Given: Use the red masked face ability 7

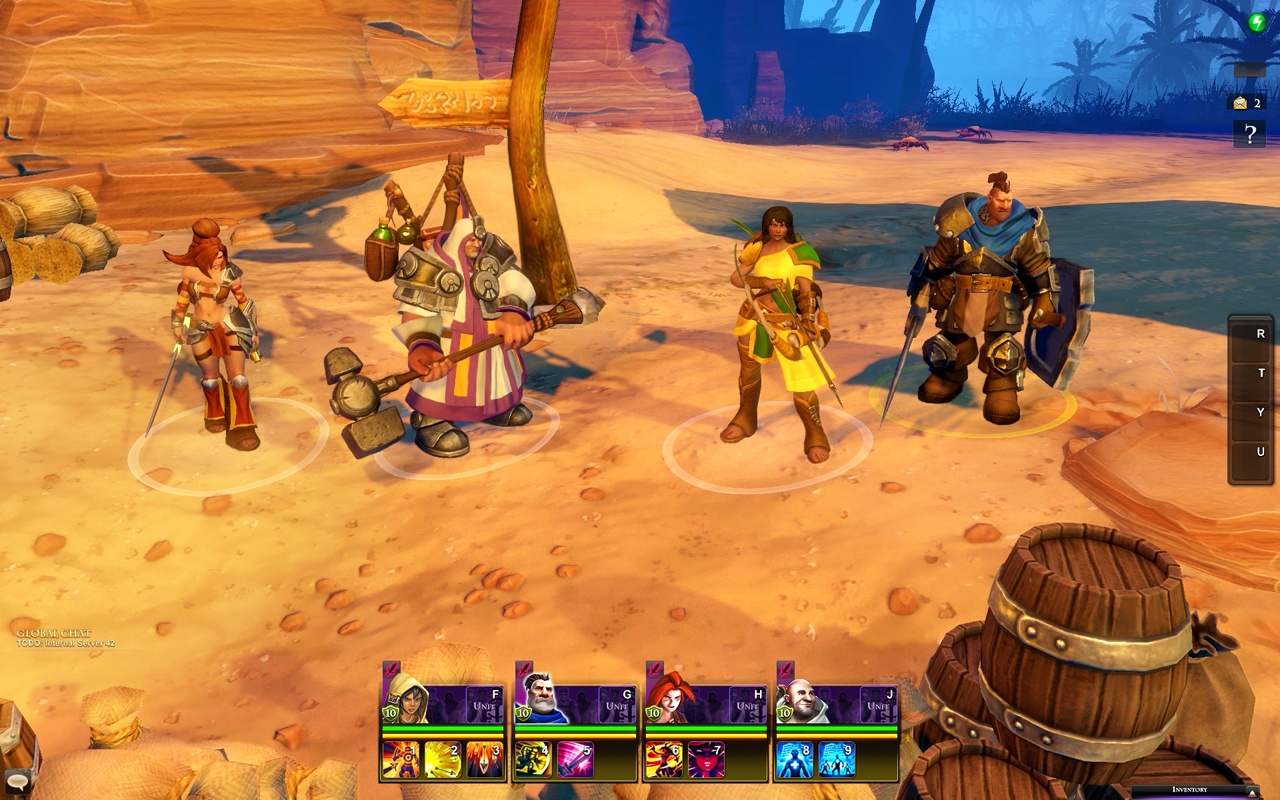Looking at the screenshot, I should click(706, 760).
